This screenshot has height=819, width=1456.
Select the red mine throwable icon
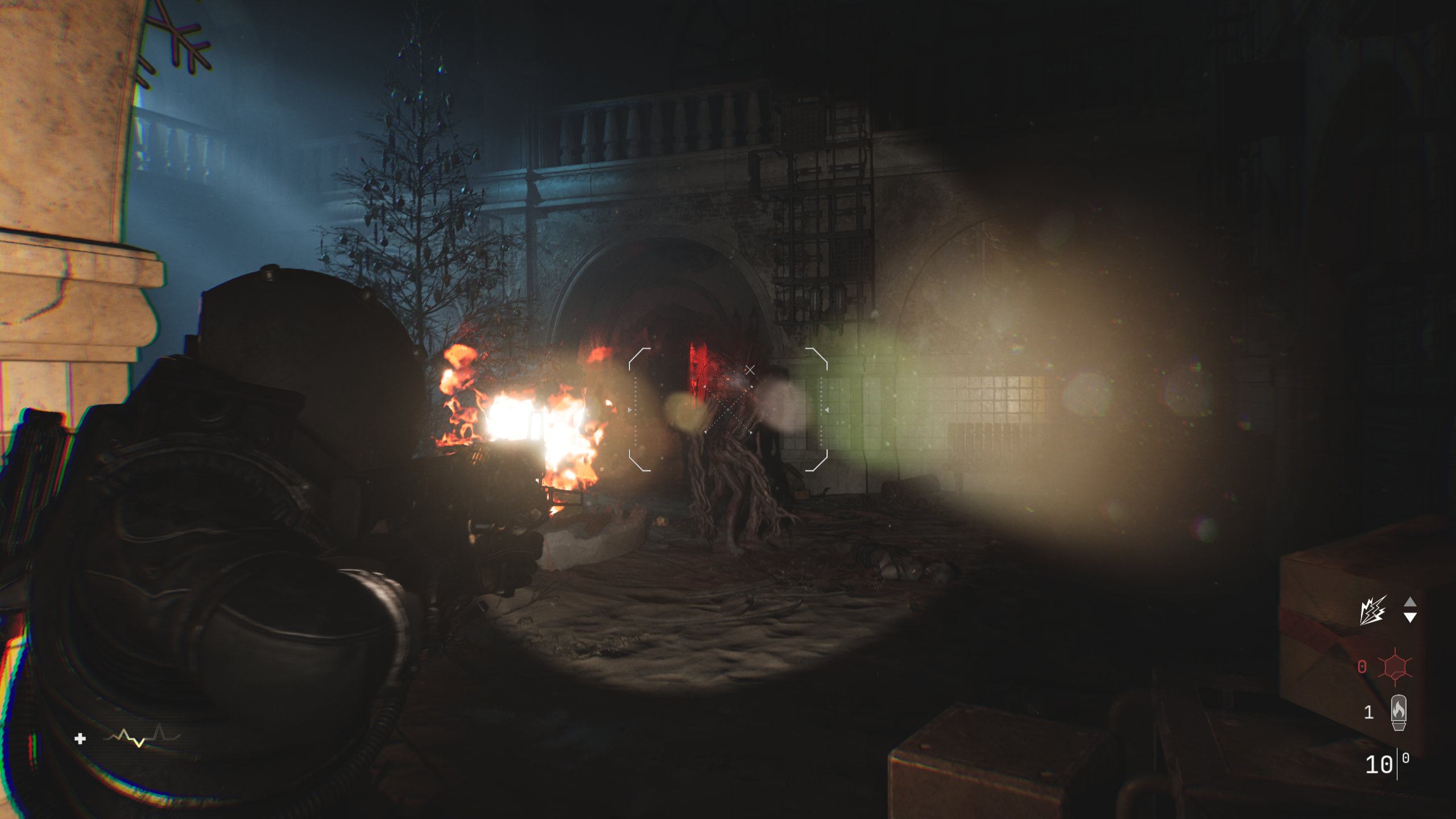1395,667
